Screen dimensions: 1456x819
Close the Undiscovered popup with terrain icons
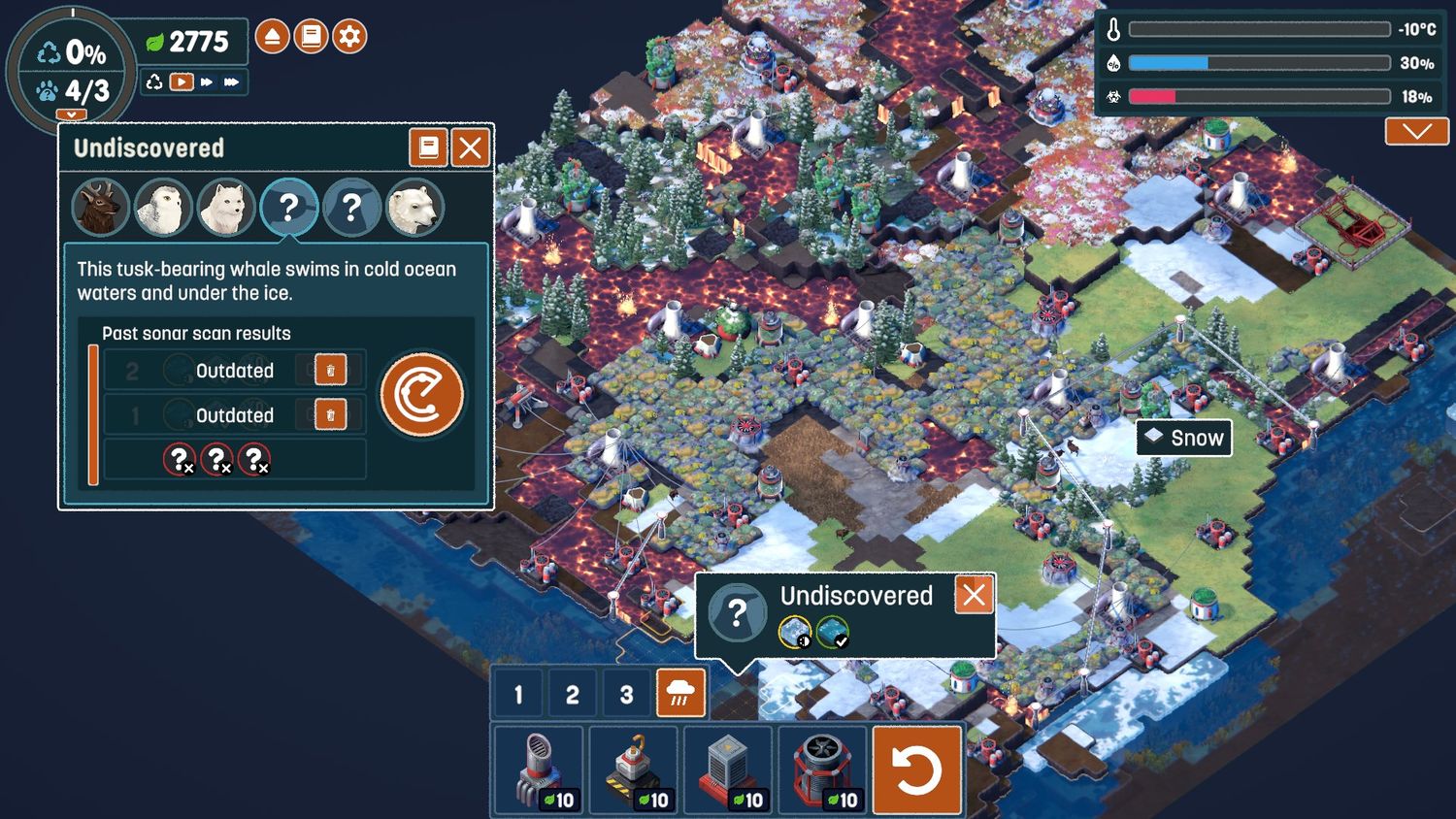point(974,595)
